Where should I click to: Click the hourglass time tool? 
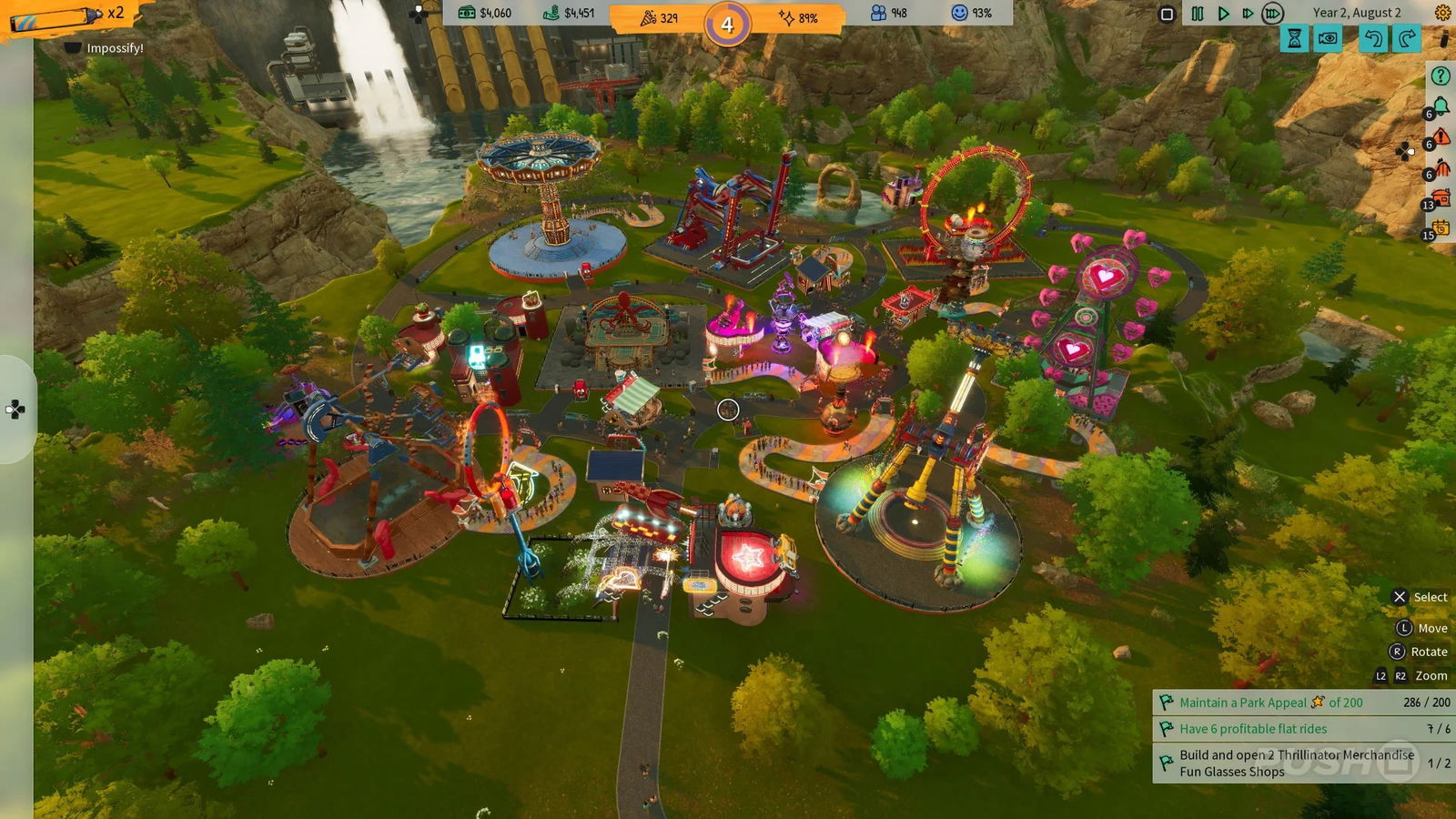(1293, 38)
